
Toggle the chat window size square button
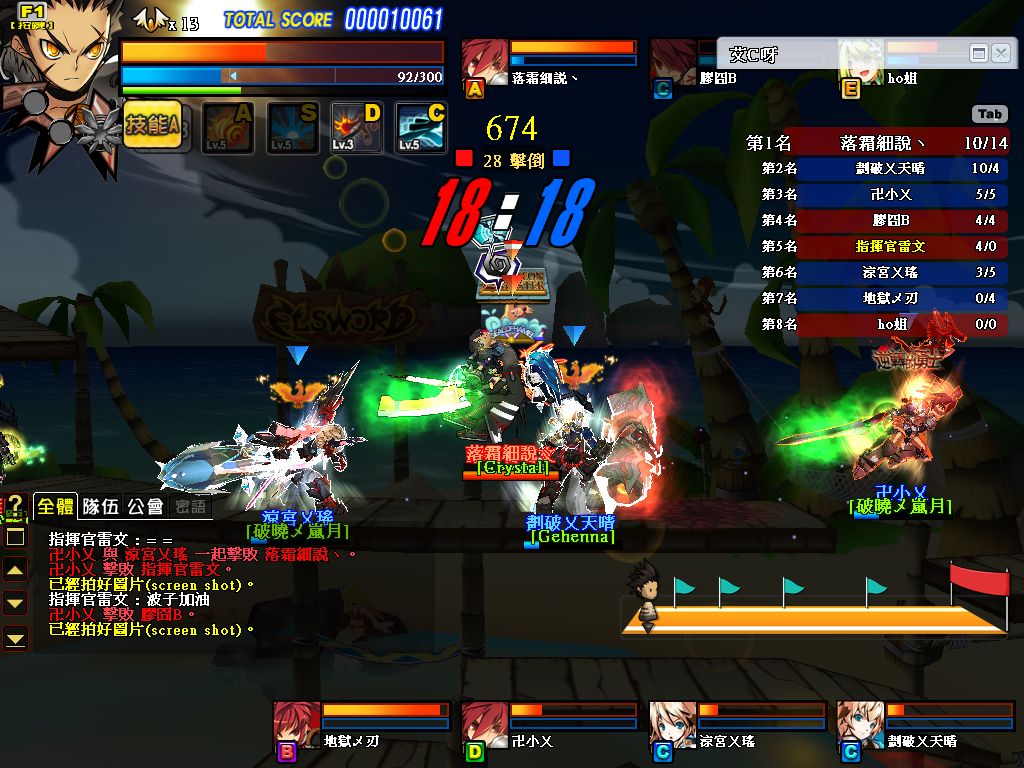click(16, 537)
